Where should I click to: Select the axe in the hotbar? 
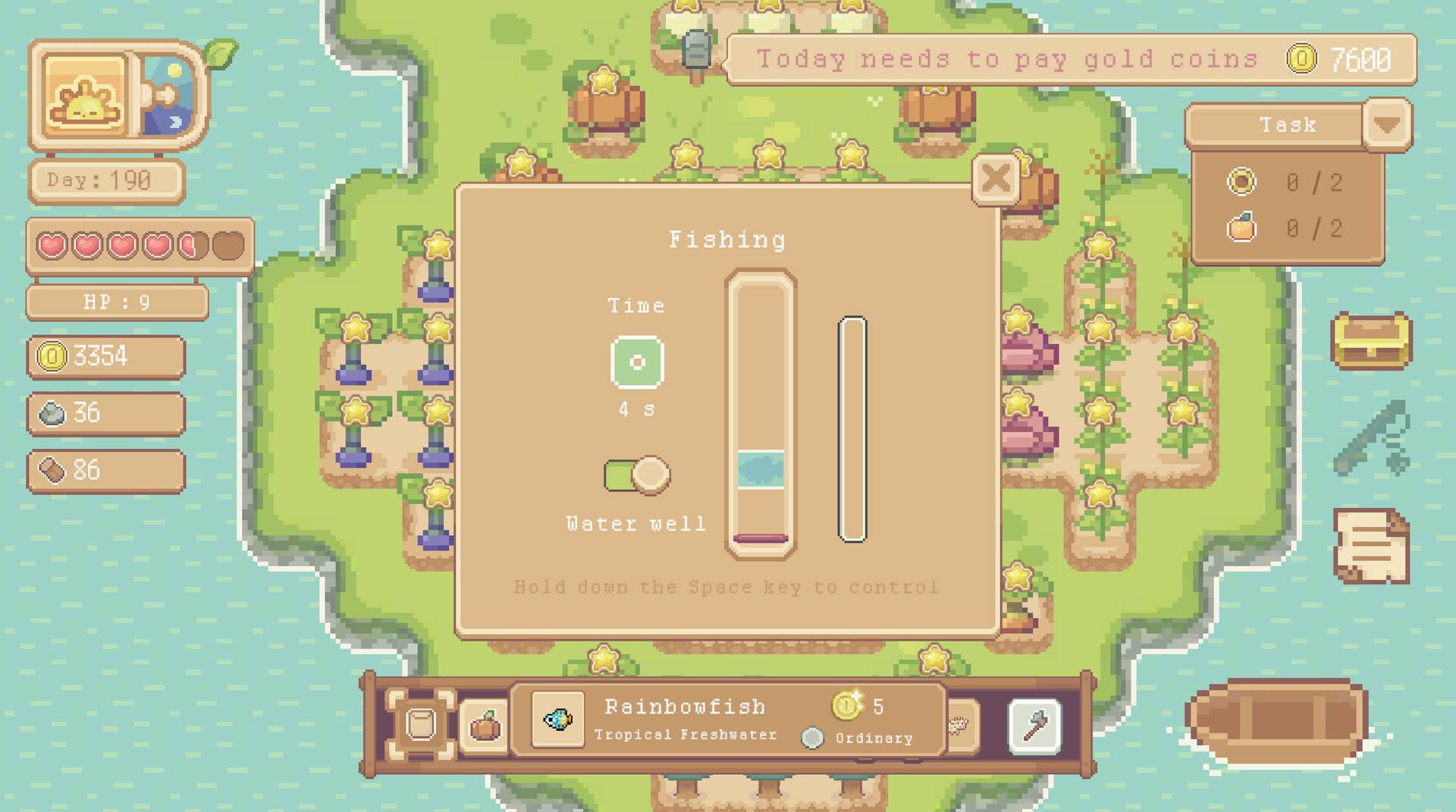(x=1034, y=724)
